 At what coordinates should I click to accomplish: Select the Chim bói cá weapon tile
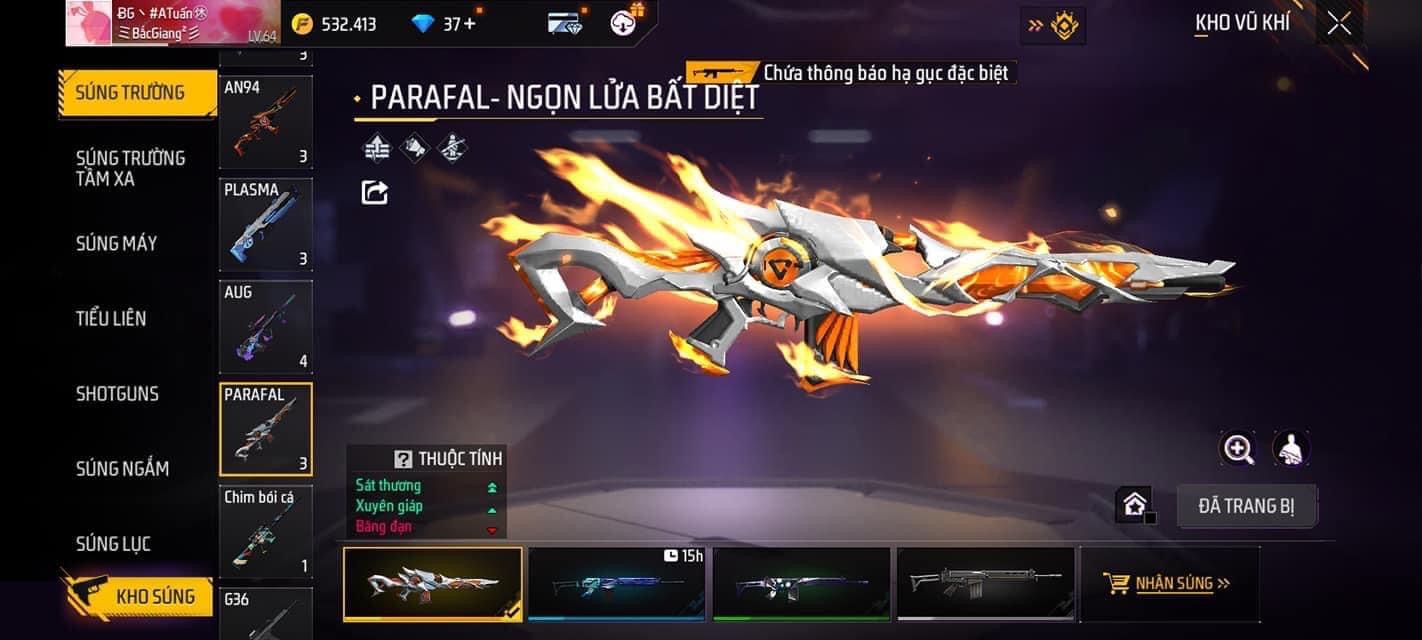point(266,532)
